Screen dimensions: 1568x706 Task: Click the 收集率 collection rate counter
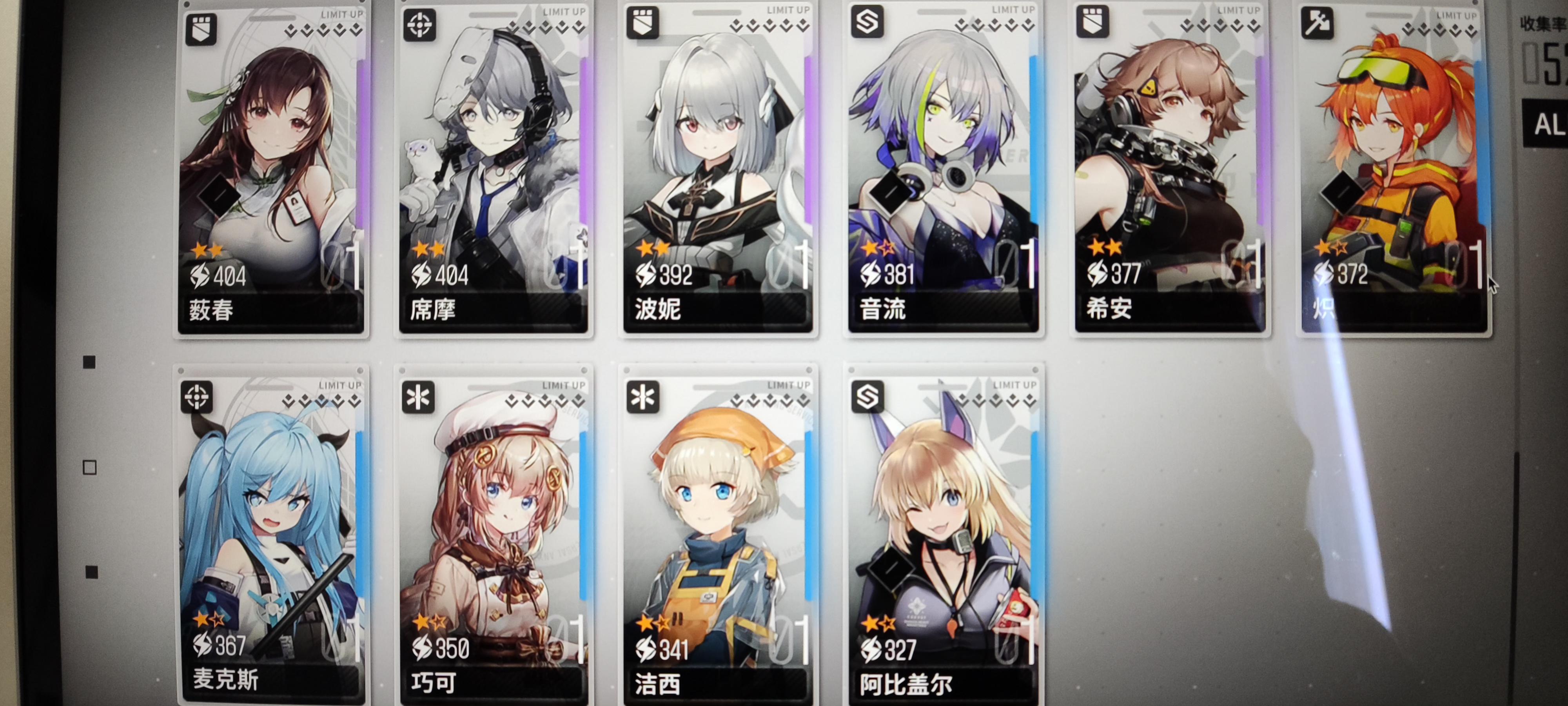click(x=1546, y=22)
